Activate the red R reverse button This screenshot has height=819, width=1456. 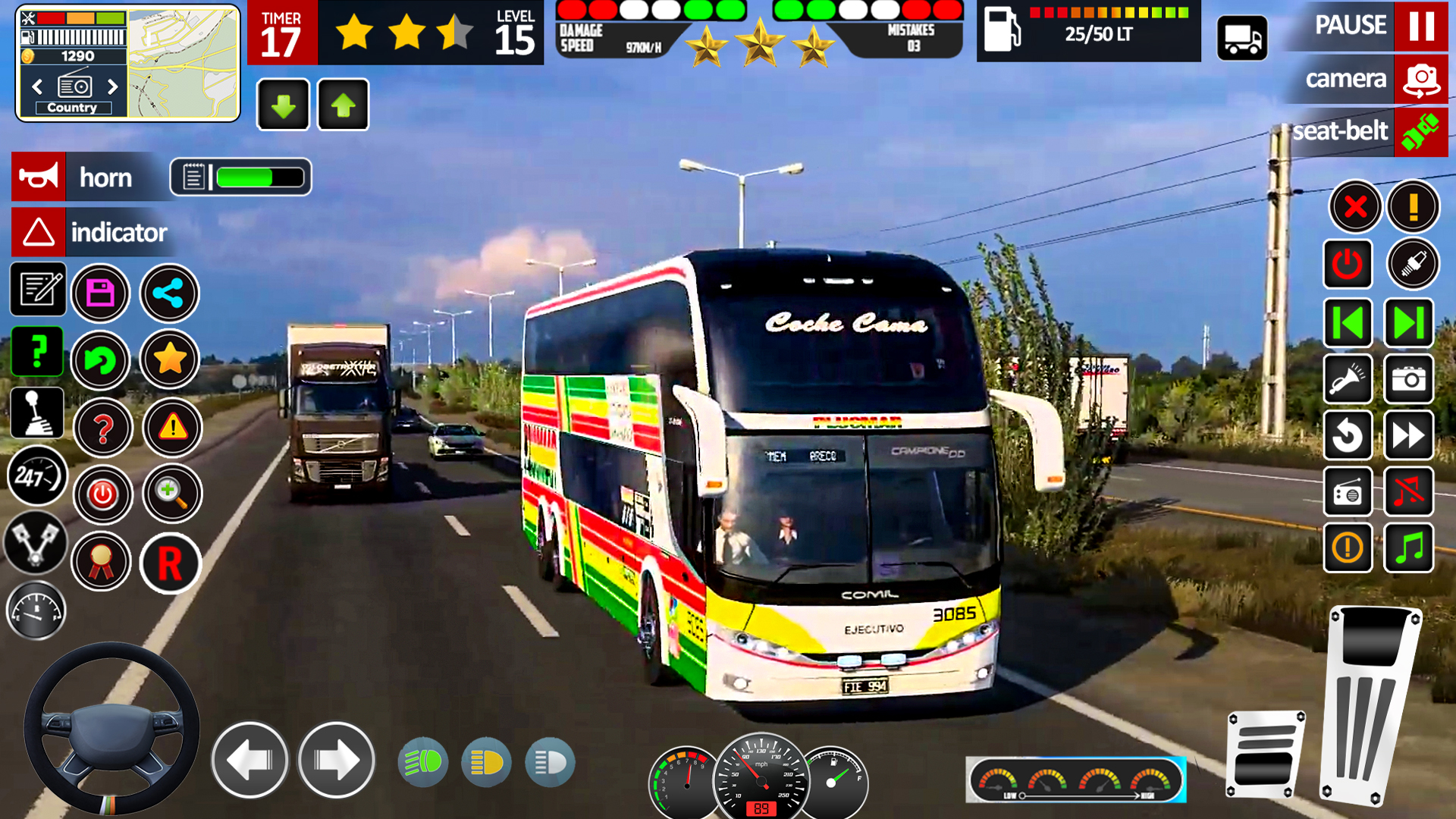click(170, 563)
